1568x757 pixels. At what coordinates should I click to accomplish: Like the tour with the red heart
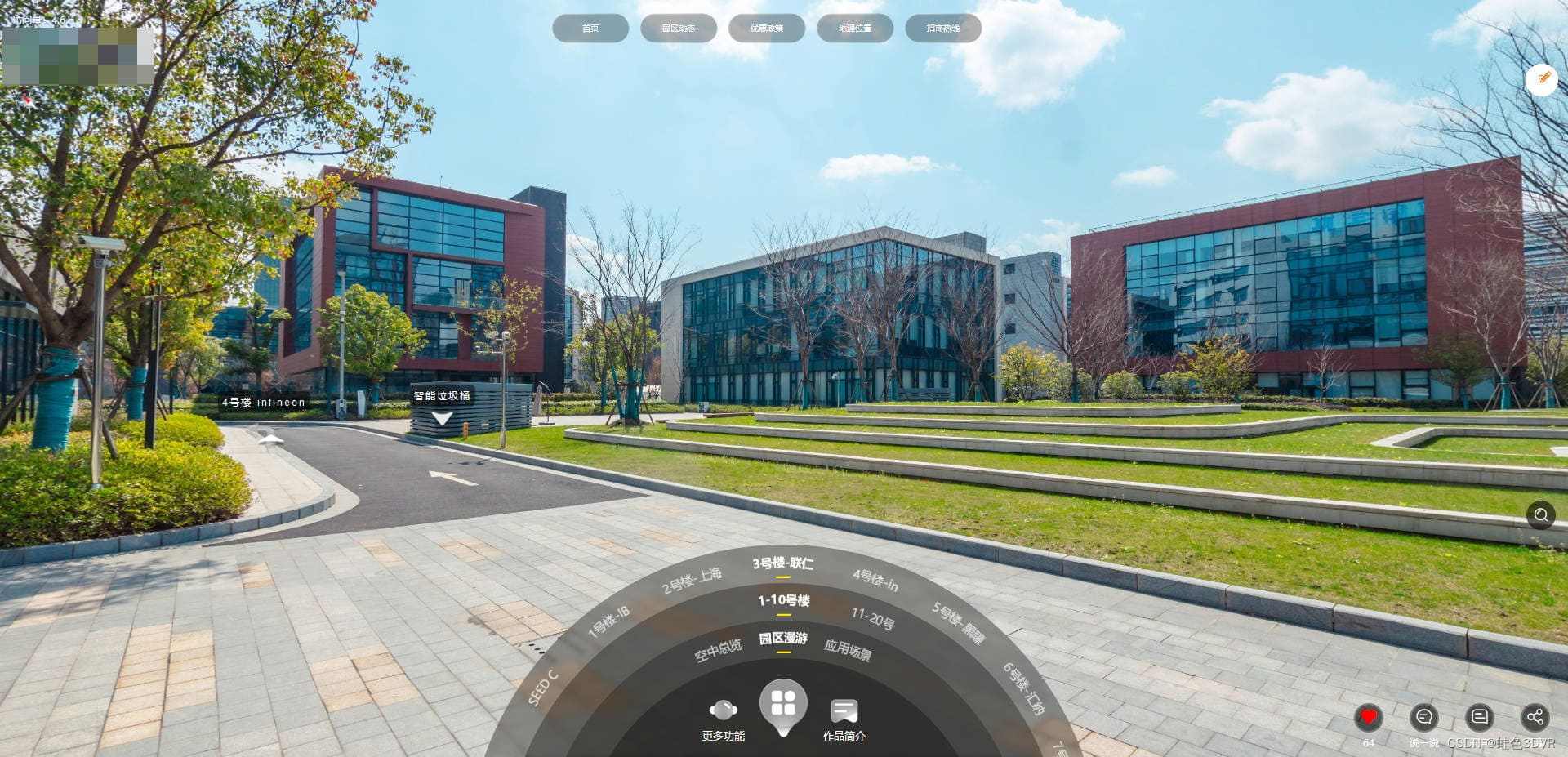[x=1369, y=717]
